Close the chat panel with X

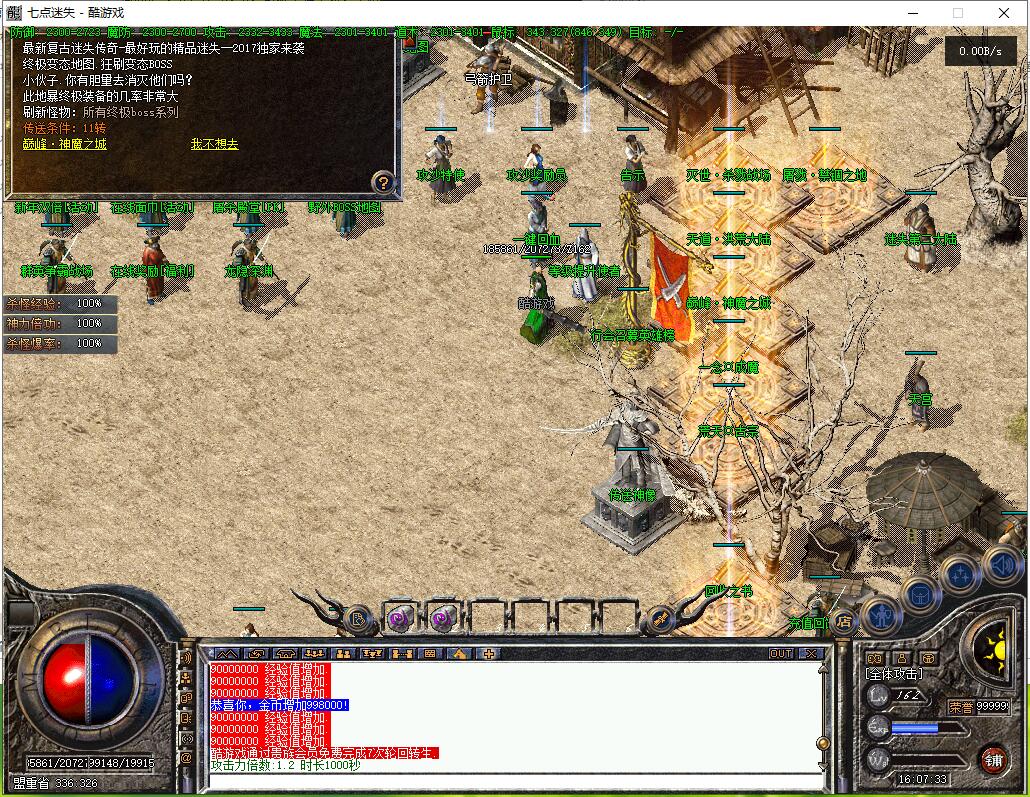click(810, 653)
